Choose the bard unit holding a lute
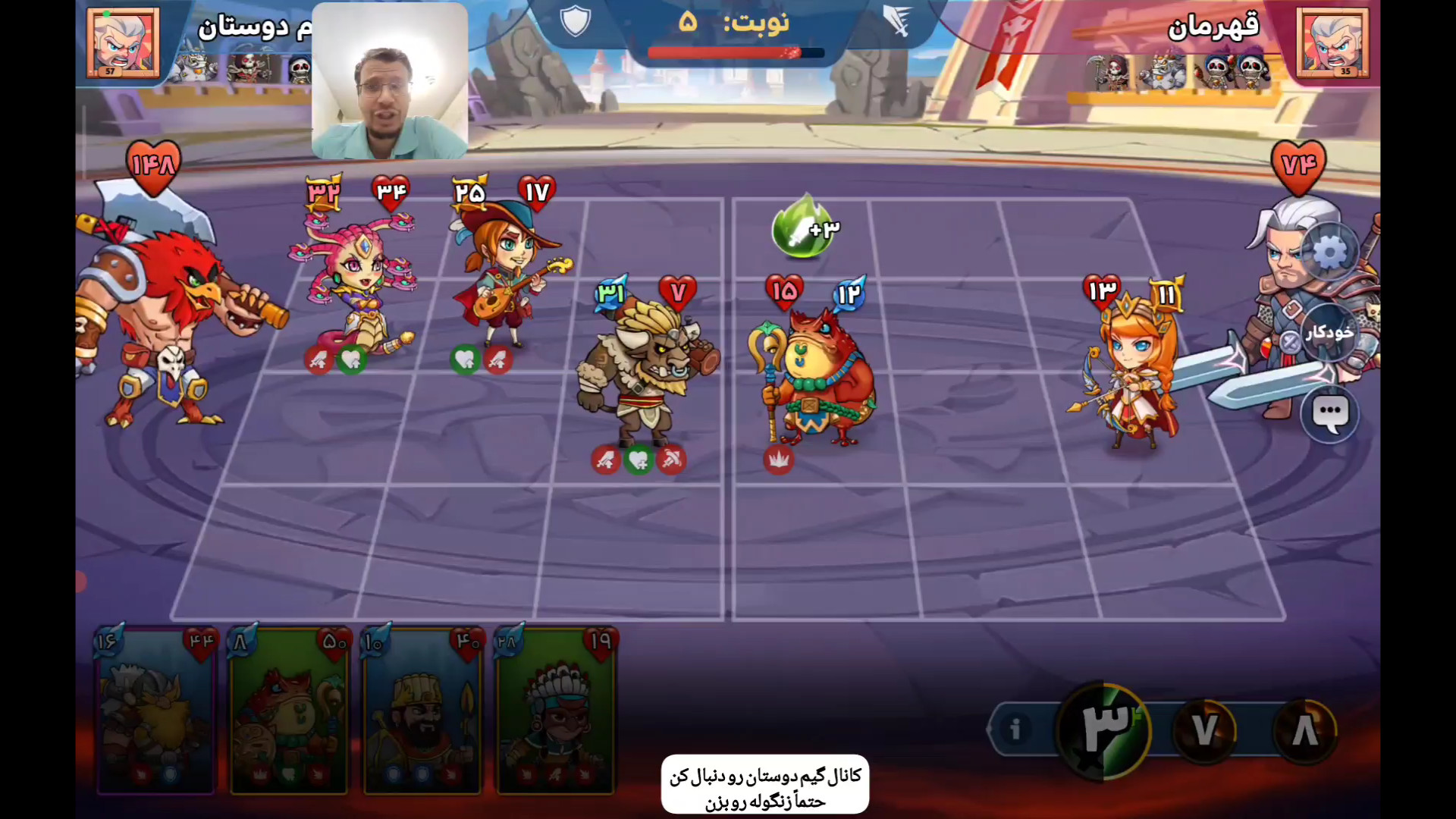The height and width of the screenshot is (819, 1456). pos(504,273)
